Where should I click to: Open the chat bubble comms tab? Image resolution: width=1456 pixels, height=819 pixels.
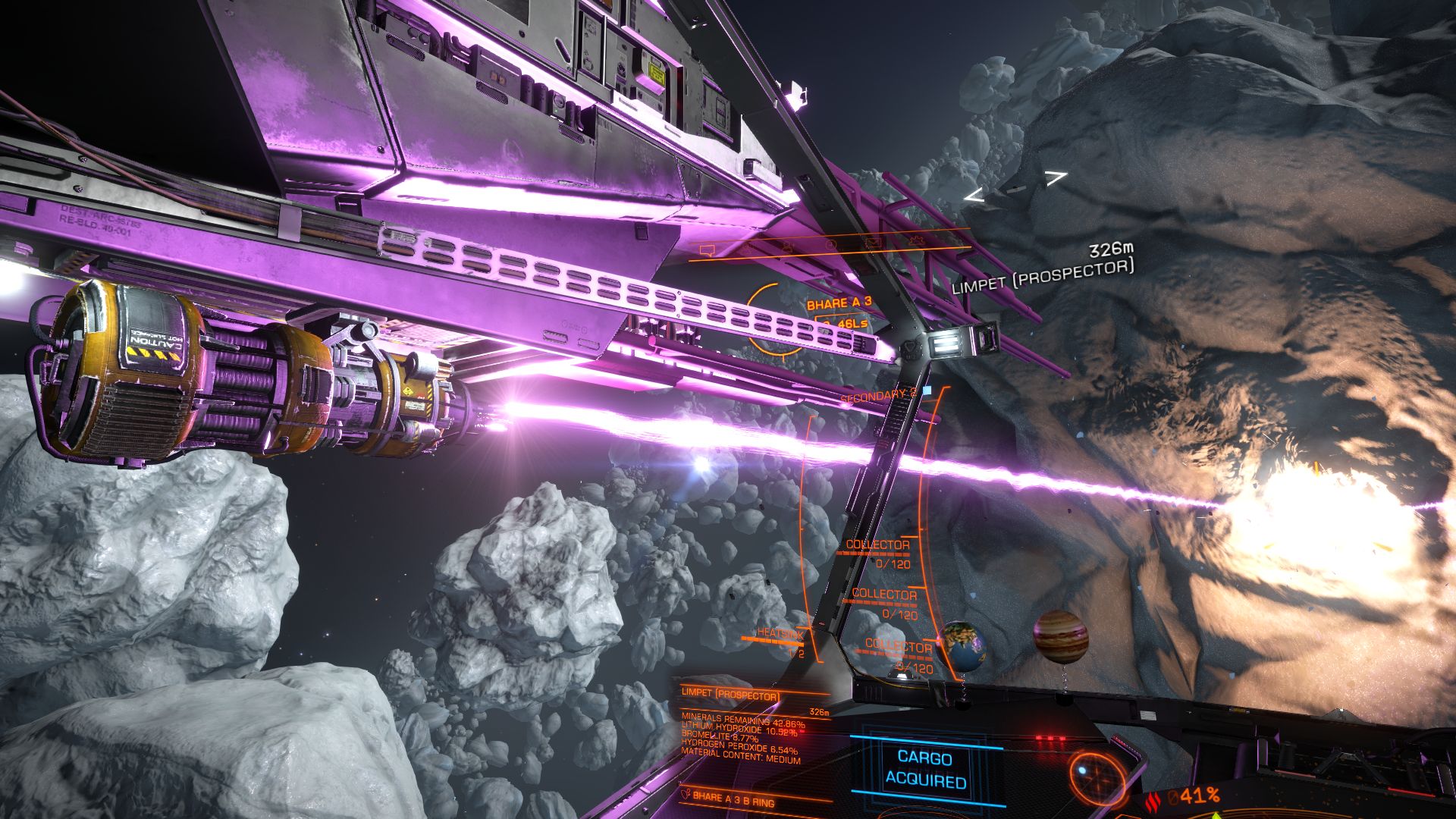708,249
